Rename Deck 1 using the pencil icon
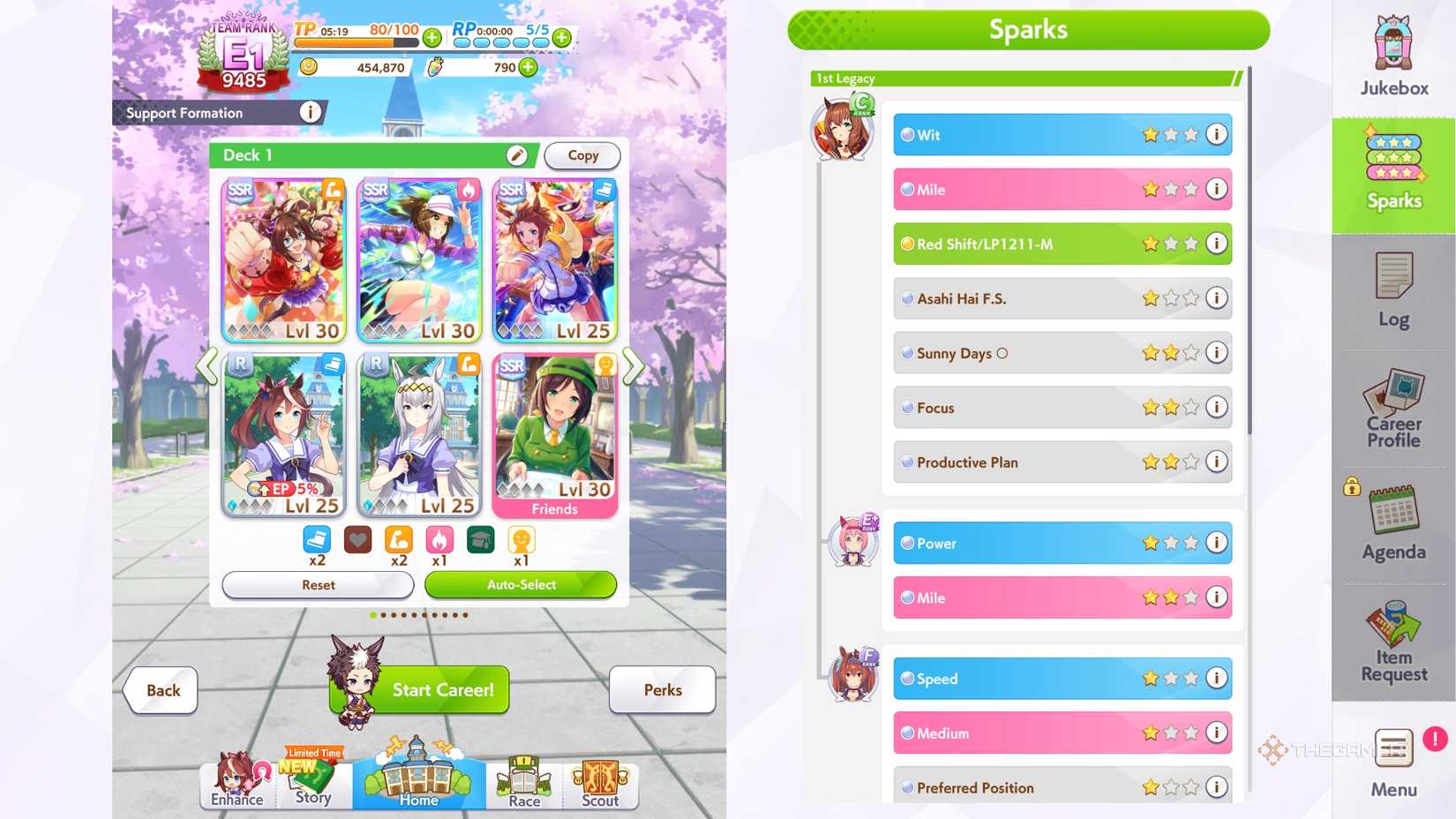 [518, 154]
